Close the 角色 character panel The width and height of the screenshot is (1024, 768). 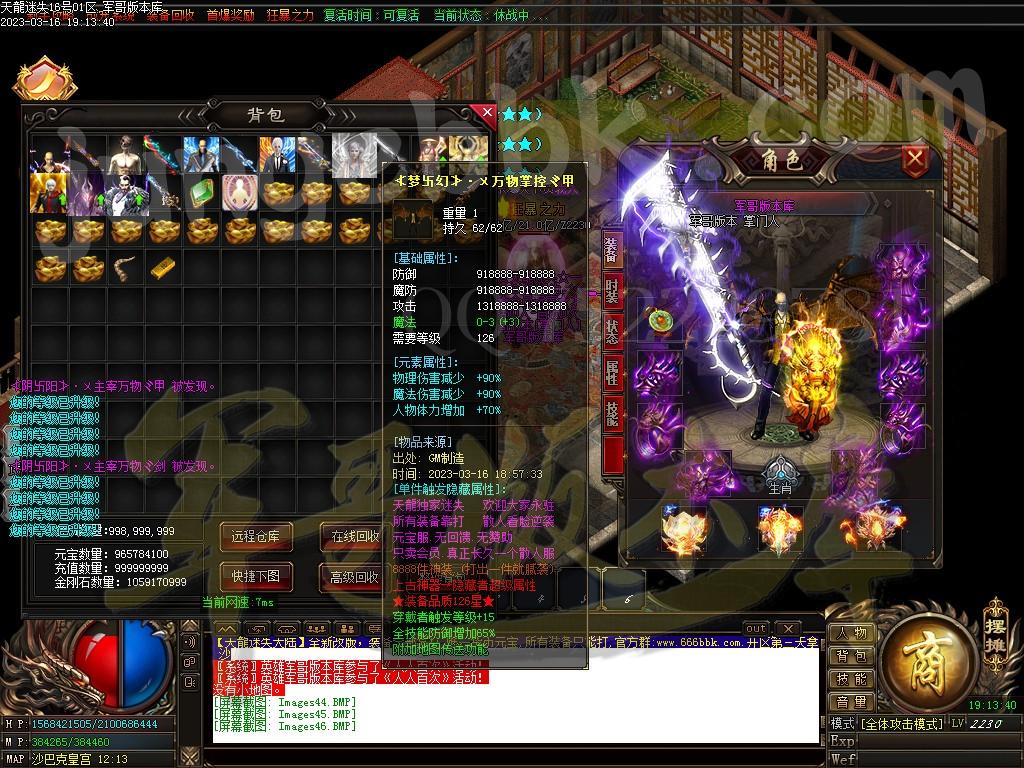pos(914,159)
